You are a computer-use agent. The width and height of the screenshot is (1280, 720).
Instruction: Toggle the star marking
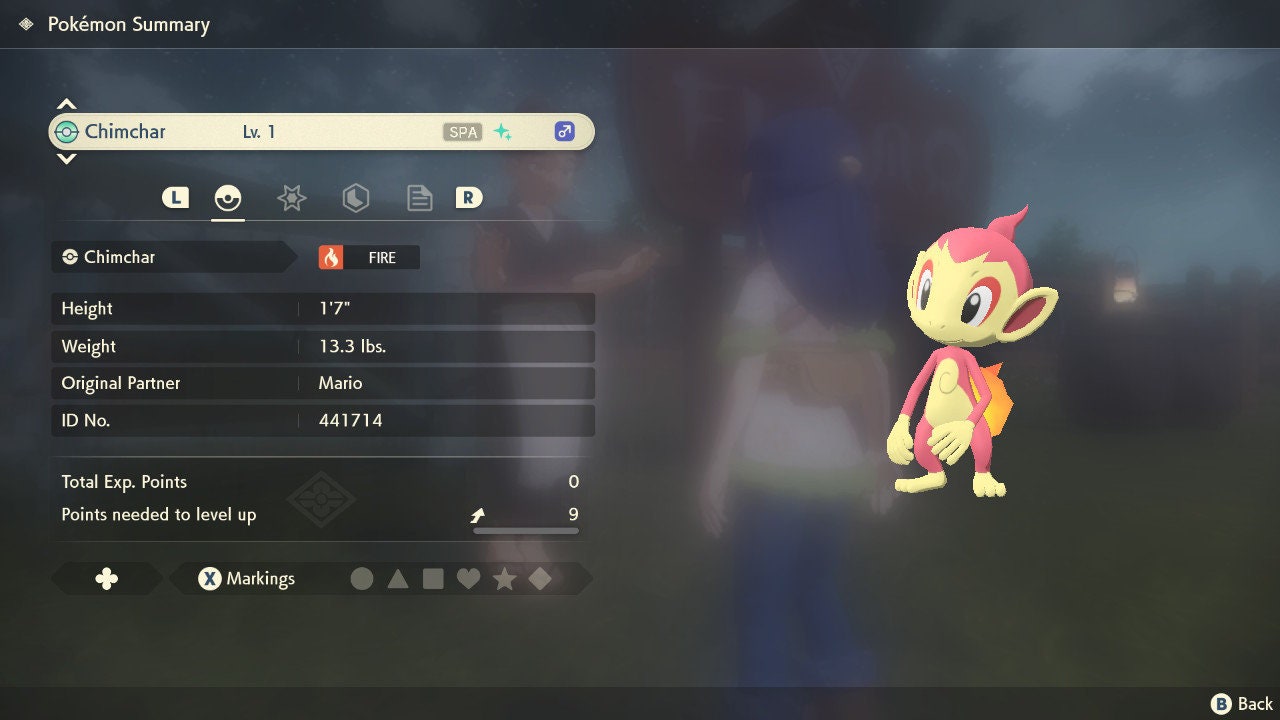pos(504,579)
